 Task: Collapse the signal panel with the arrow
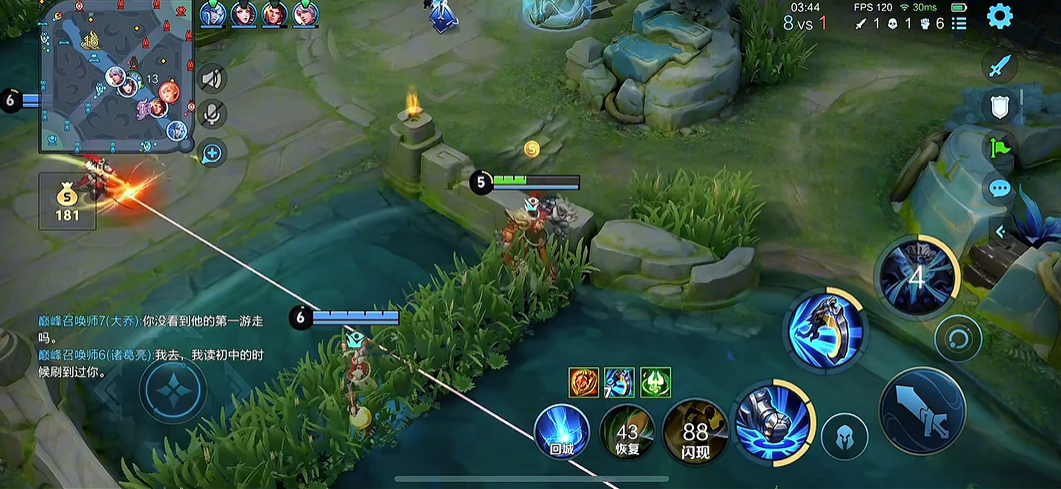point(1000,232)
